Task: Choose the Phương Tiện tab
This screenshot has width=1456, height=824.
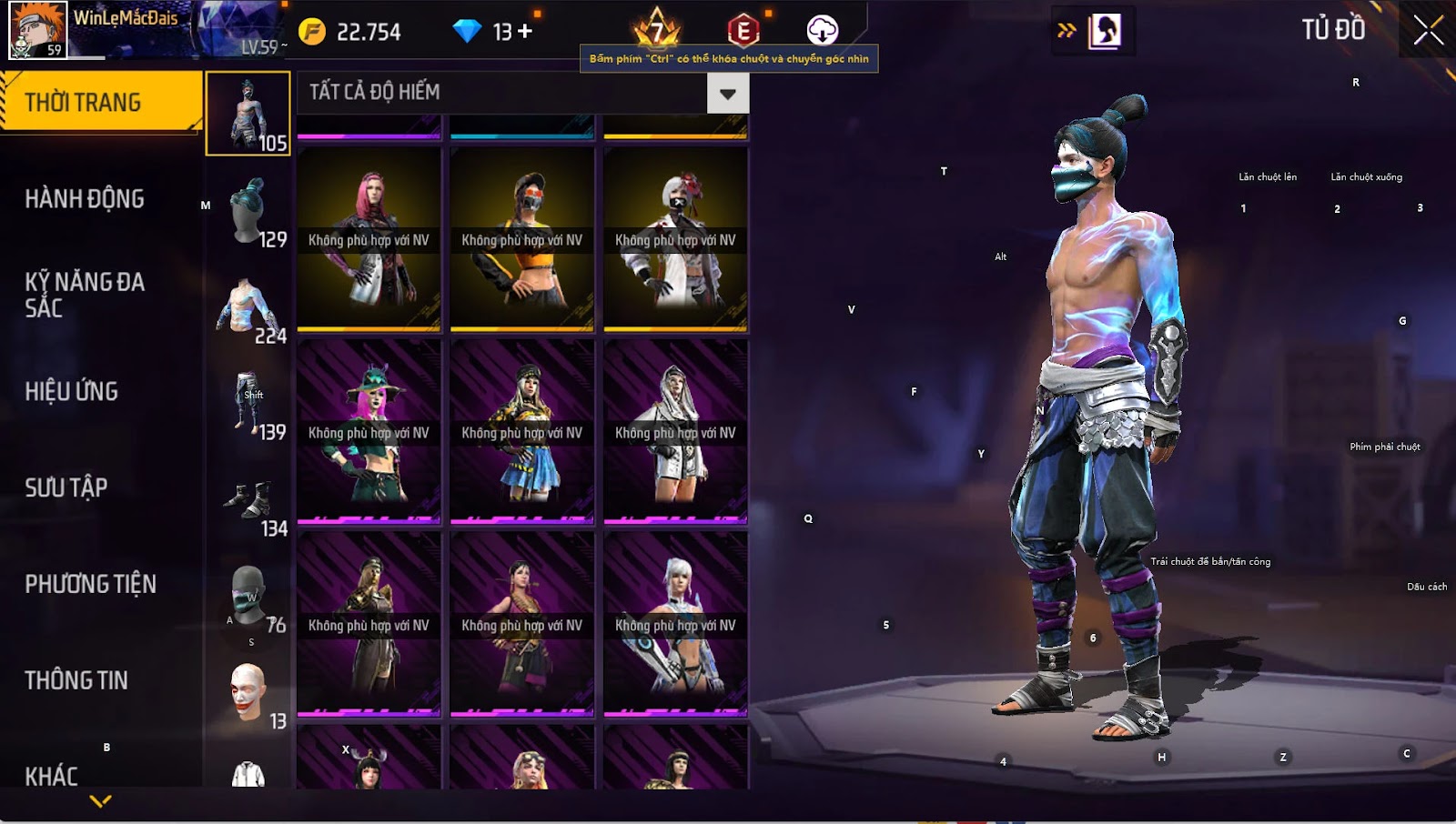Action: click(x=91, y=584)
